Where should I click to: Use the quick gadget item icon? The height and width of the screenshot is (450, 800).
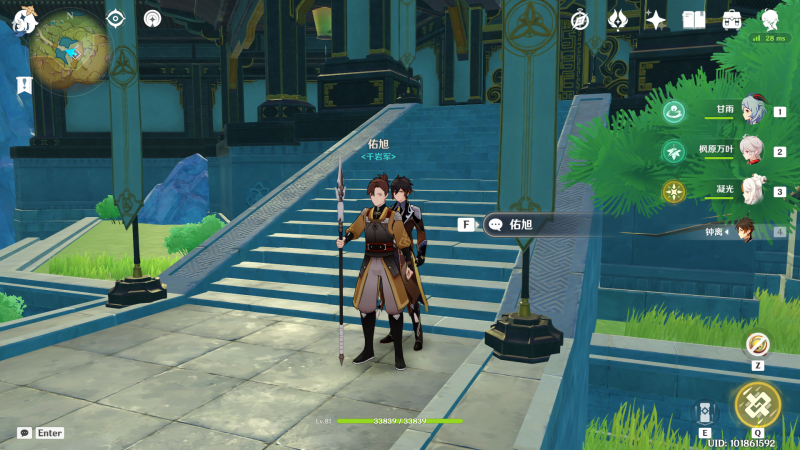click(x=757, y=344)
